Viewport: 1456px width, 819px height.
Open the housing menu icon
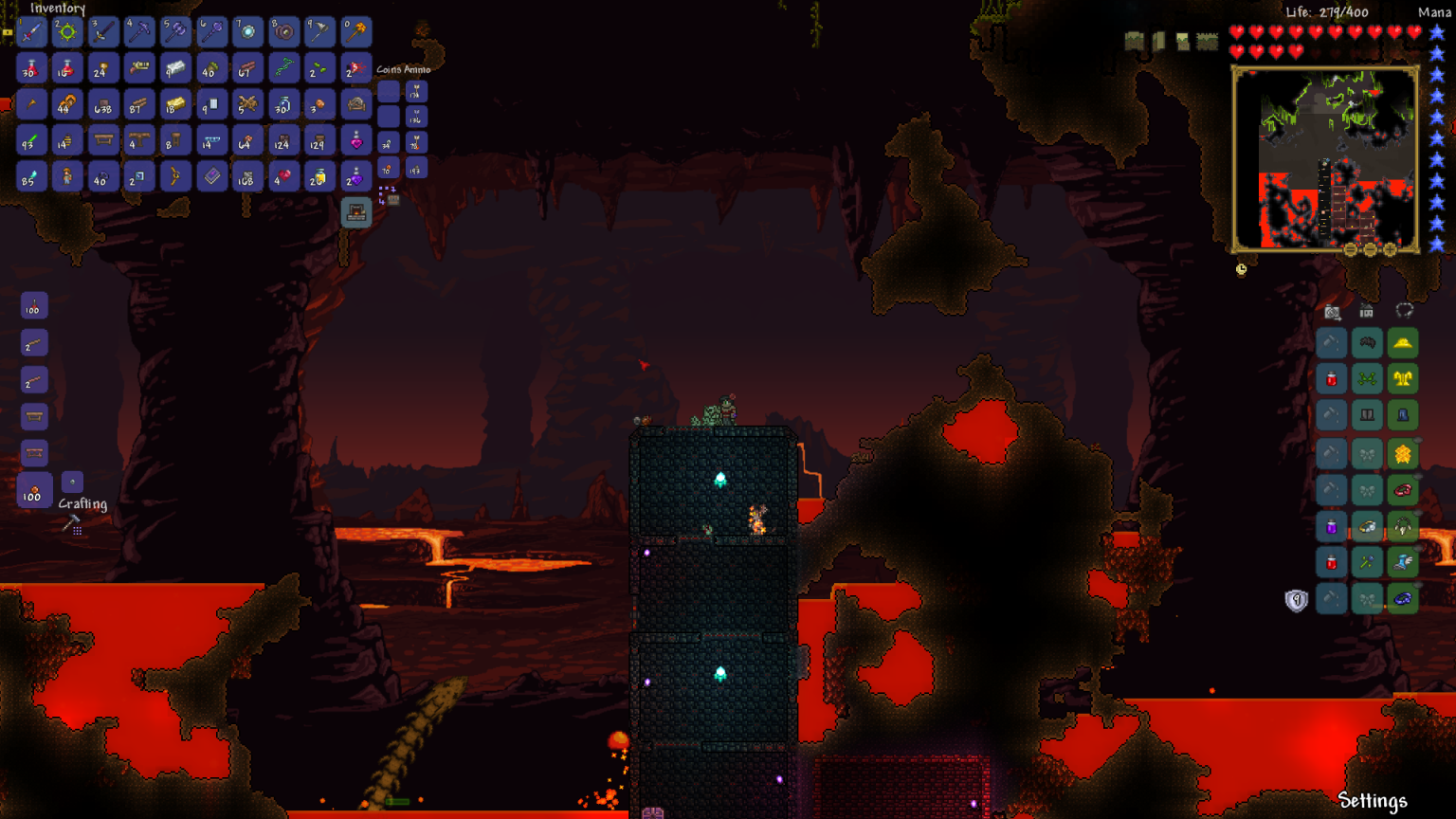point(1367,311)
